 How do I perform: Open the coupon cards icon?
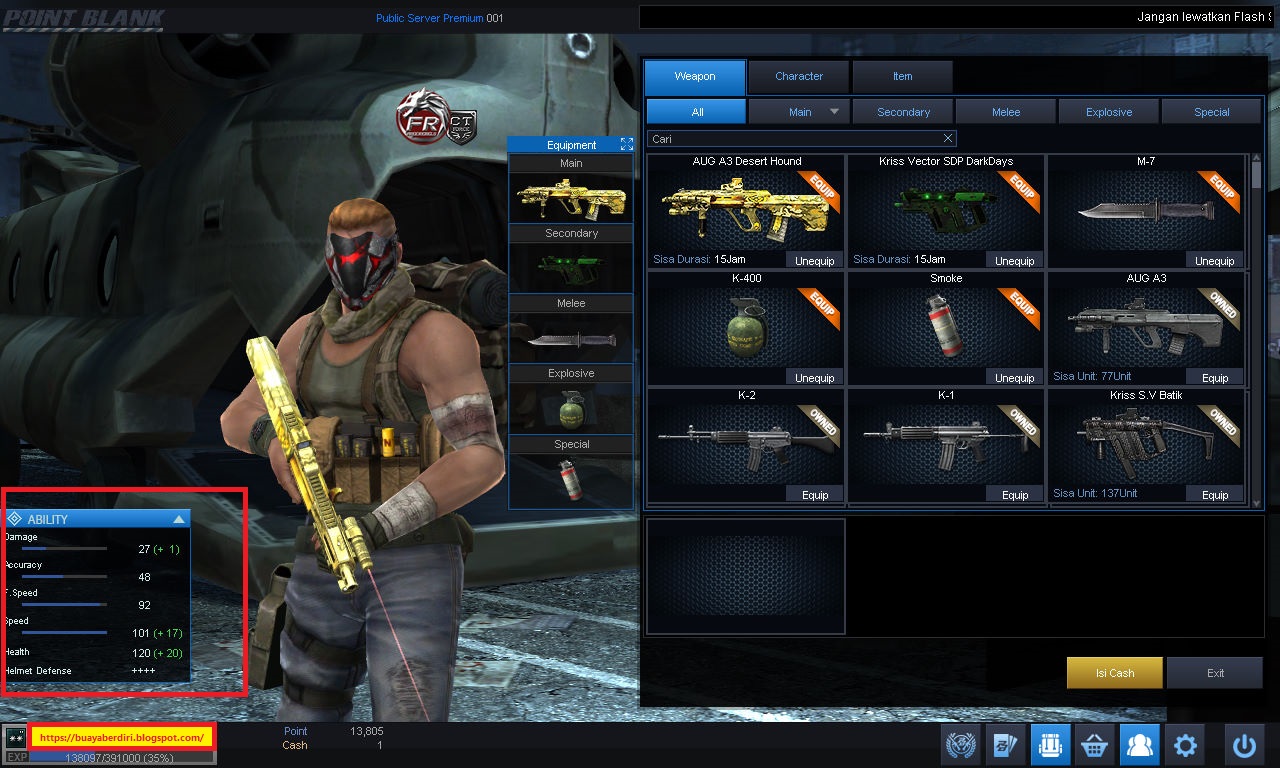[1006, 744]
